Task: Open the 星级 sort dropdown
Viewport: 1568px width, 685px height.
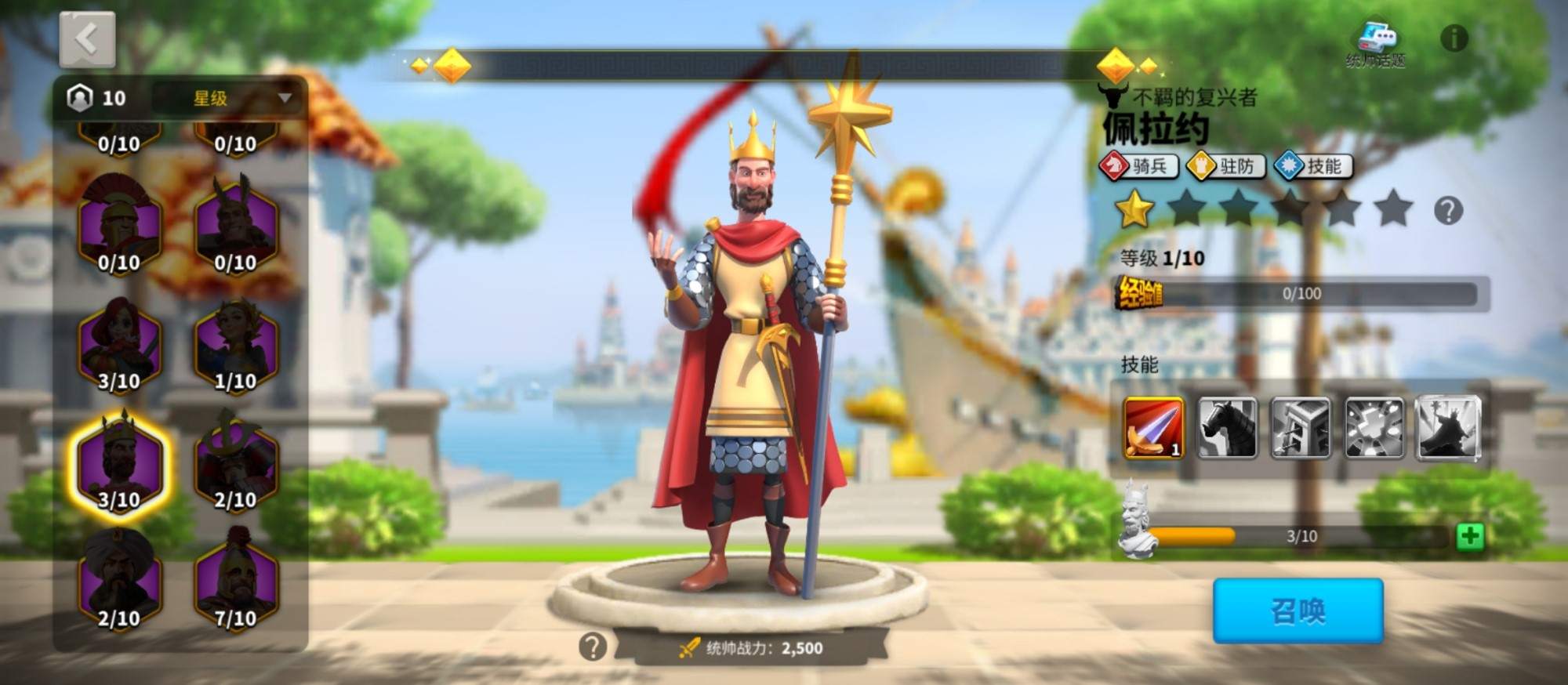Action: coord(227,98)
